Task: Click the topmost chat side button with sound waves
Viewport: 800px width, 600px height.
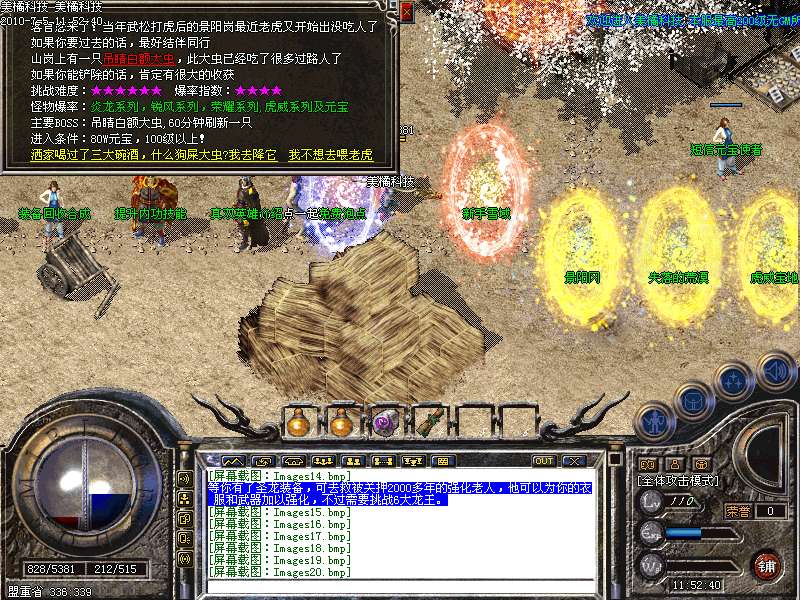Action: coord(185,477)
